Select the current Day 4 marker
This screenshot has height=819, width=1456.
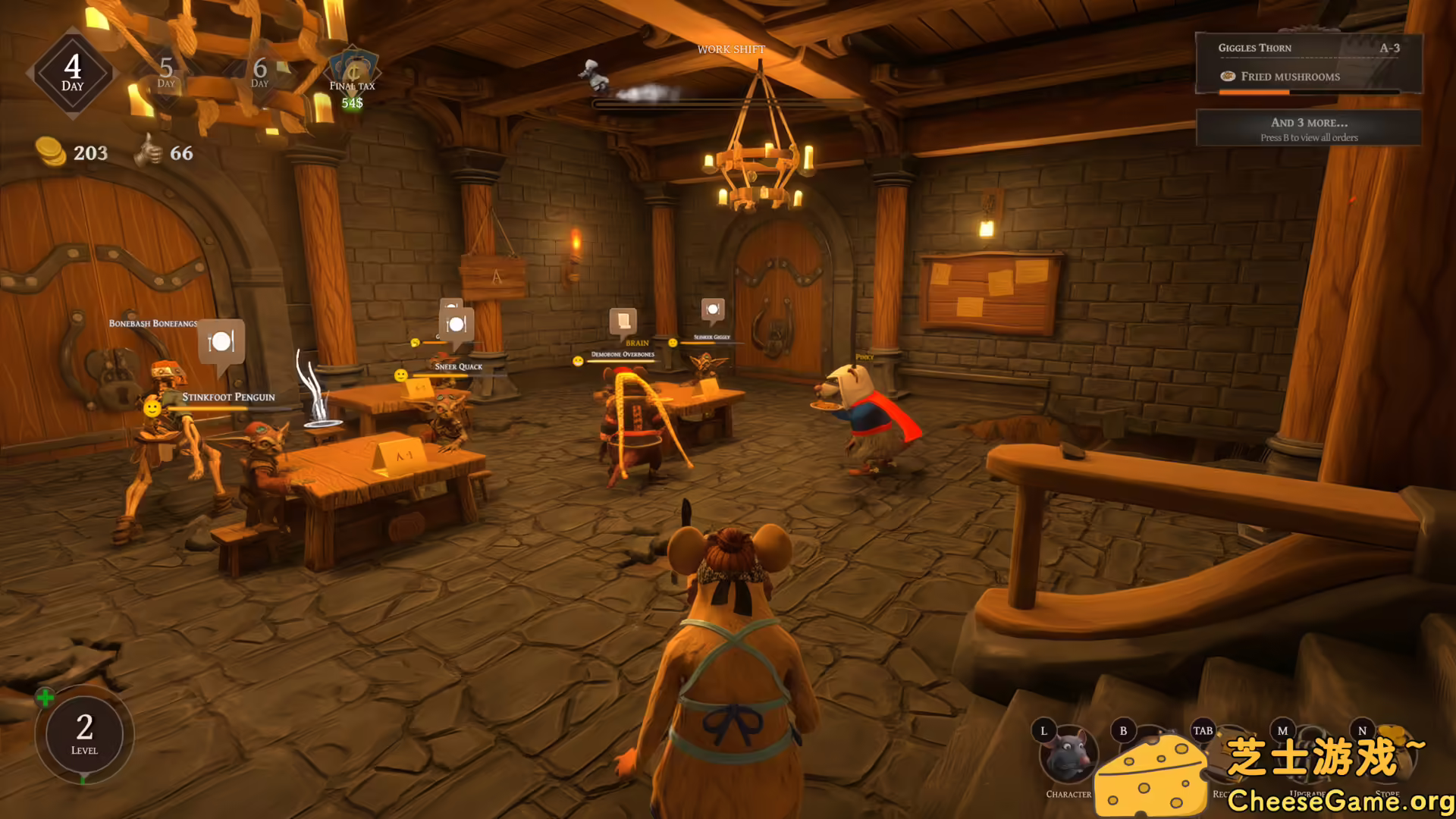click(73, 73)
